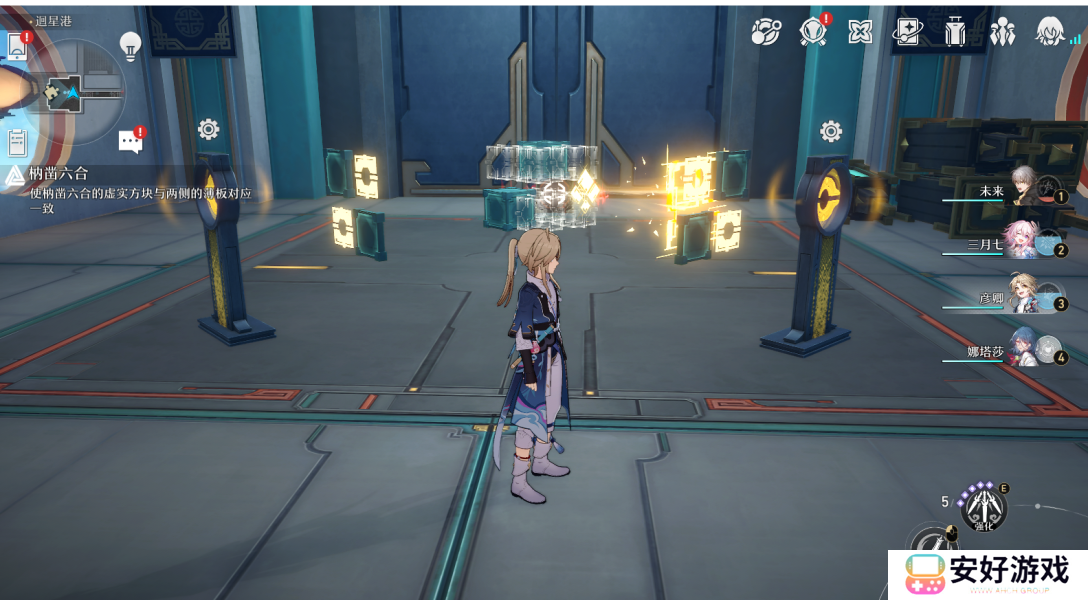Image resolution: width=1088 pixels, height=600 pixels.
Task: Open the phone menu icon
Action: pos(17,45)
